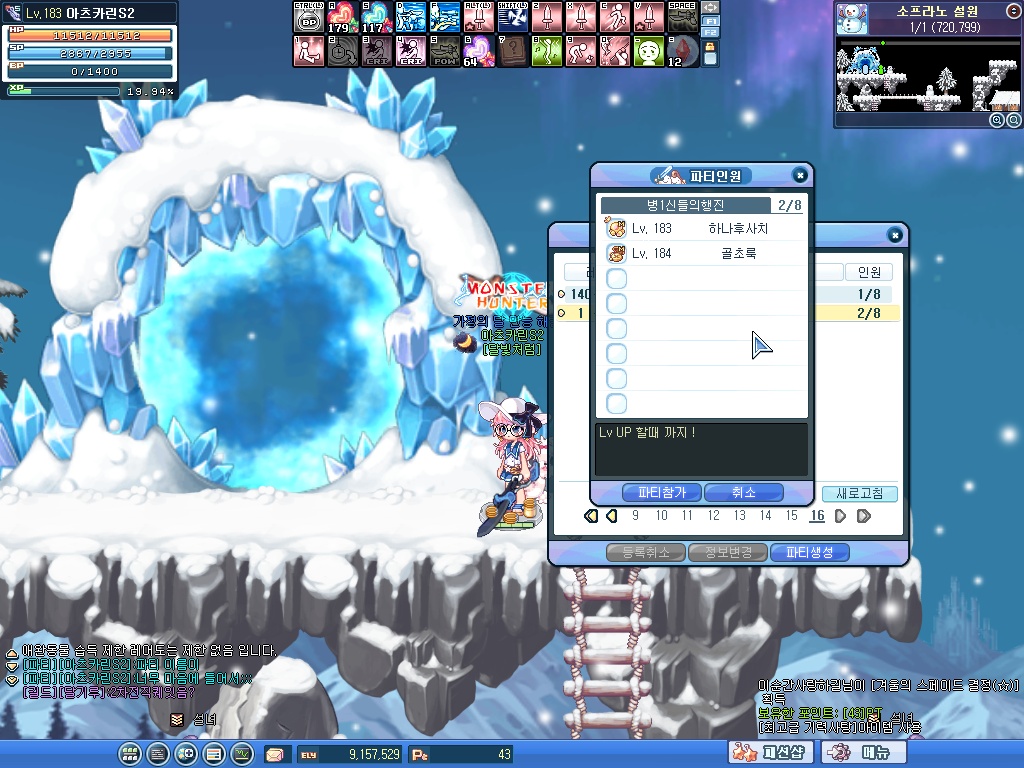Select party member 하나후사치 row
Image resolution: width=1024 pixels, height=768 pixels.
pyautogui.click(x=702, y=229)
